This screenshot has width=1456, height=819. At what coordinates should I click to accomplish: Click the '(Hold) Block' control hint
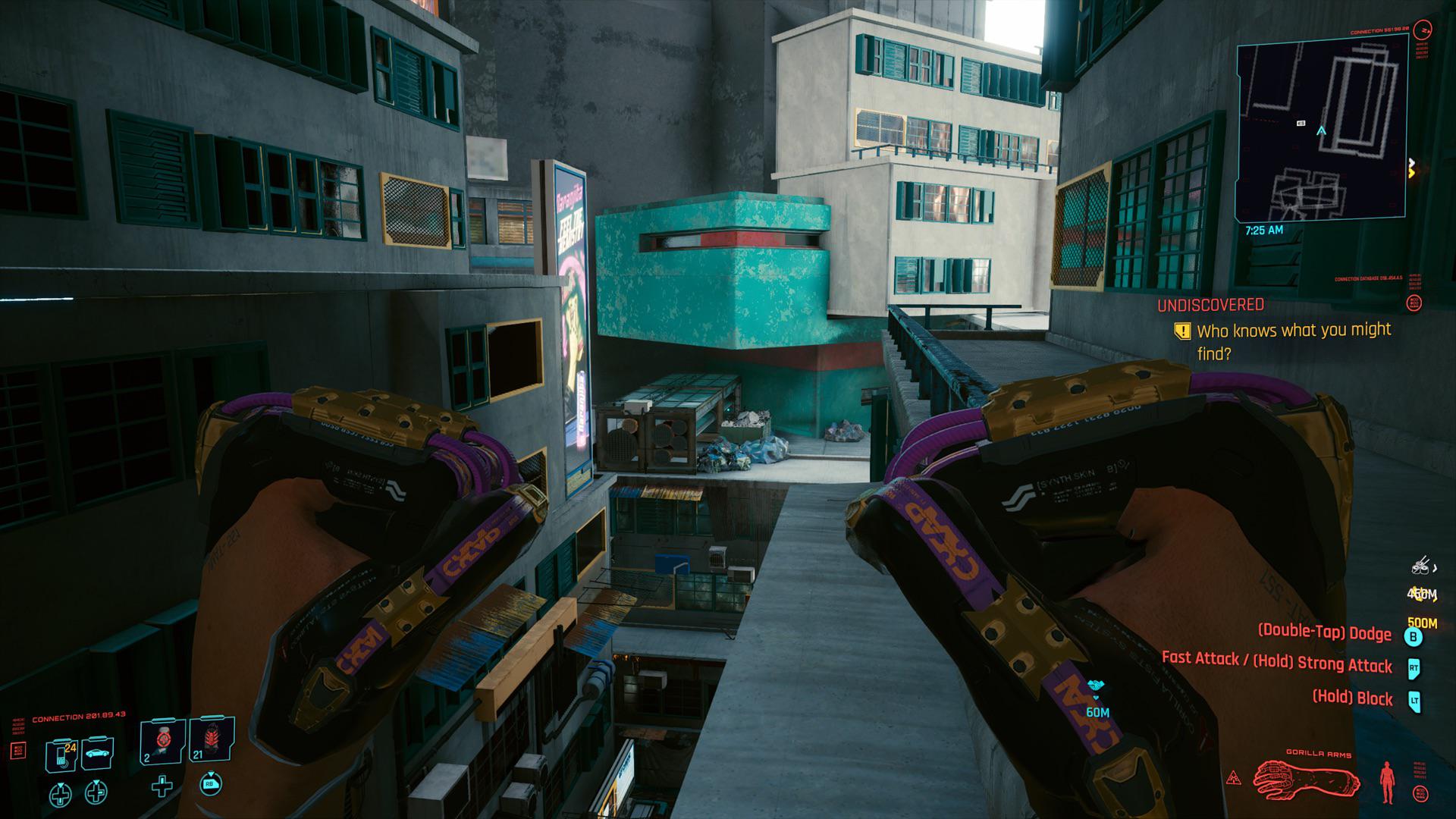[1352, 698]
